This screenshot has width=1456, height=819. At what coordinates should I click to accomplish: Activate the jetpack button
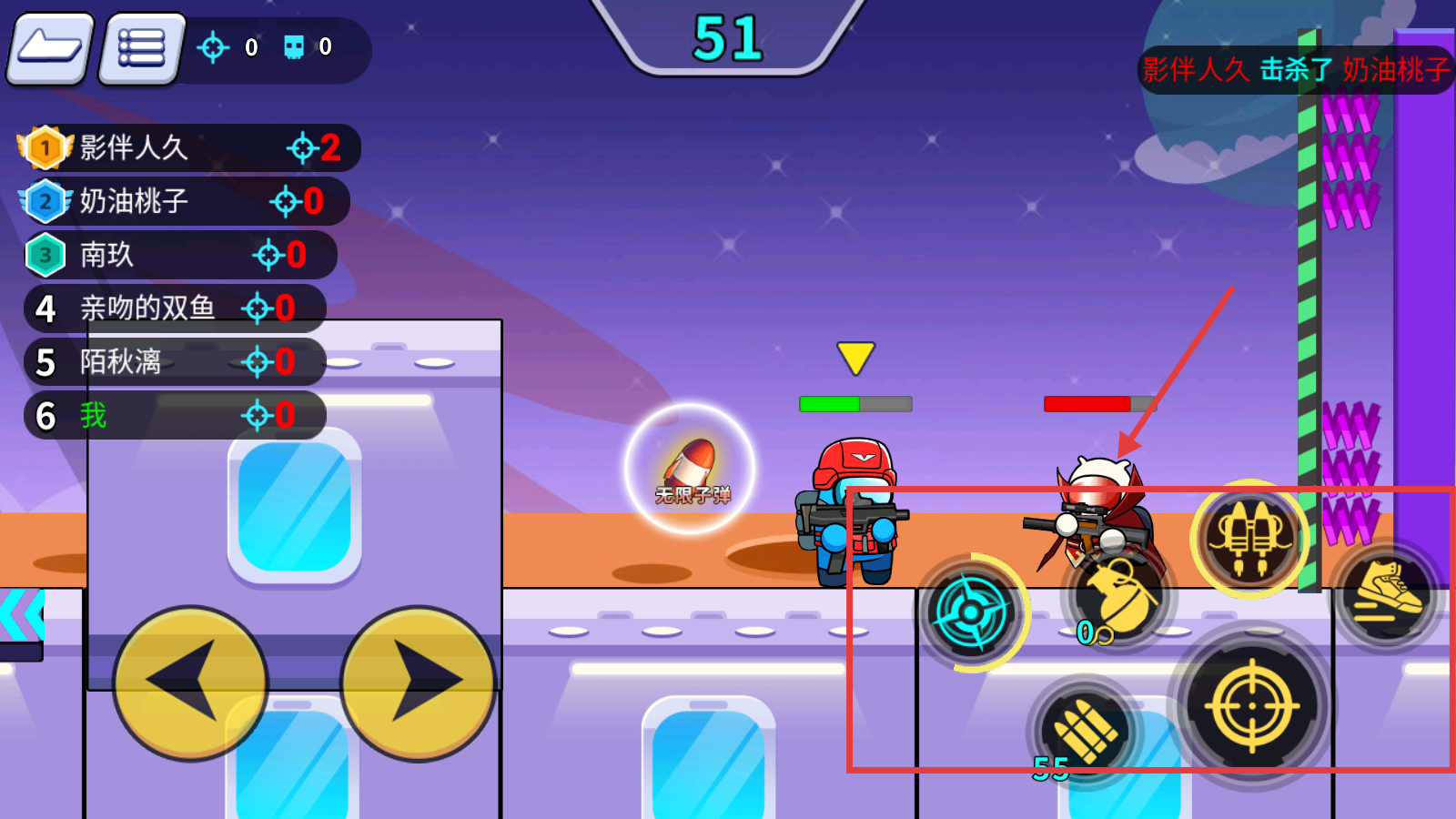point(1249,539)
